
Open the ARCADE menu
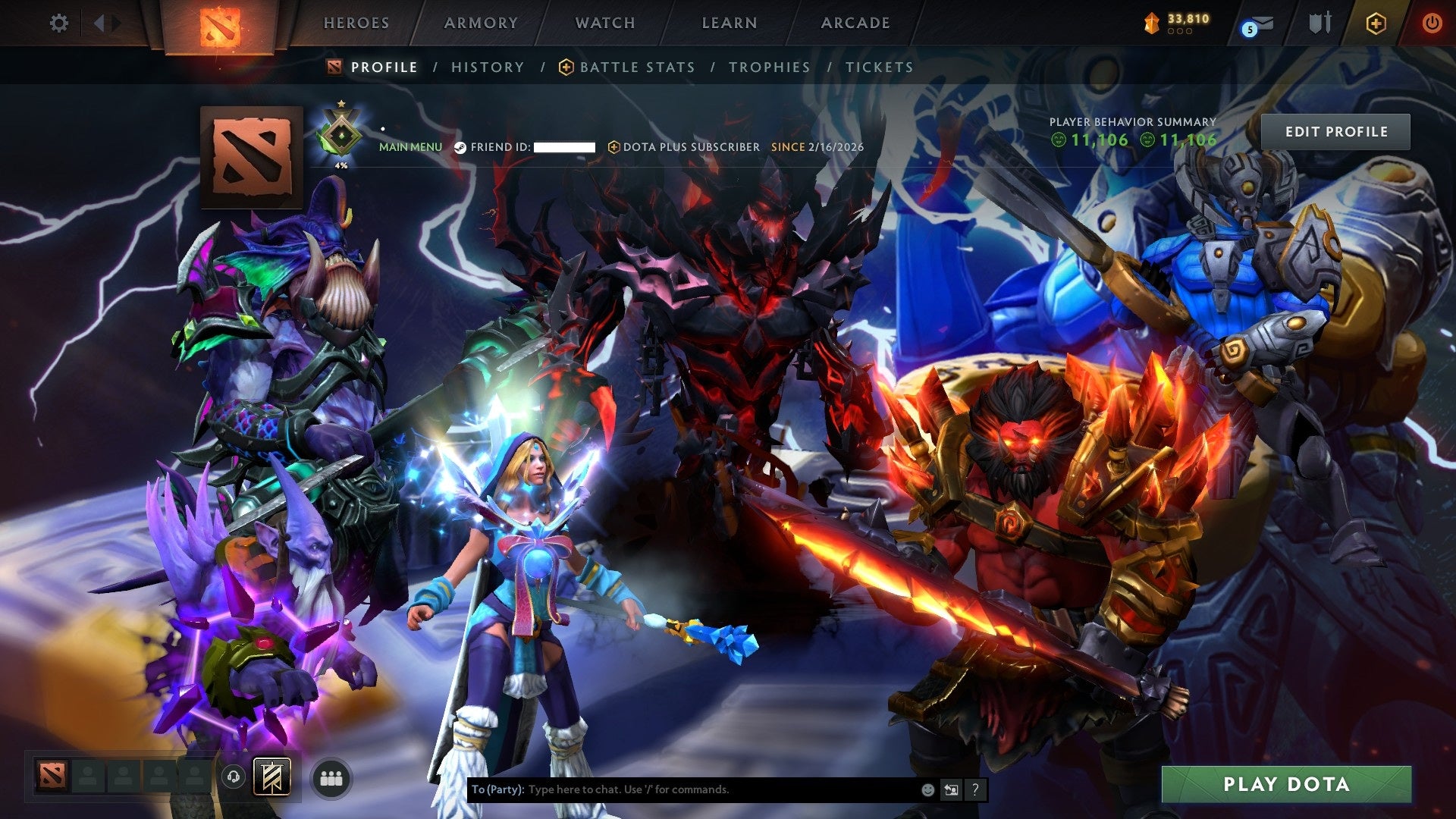click(x=854, y=23)
